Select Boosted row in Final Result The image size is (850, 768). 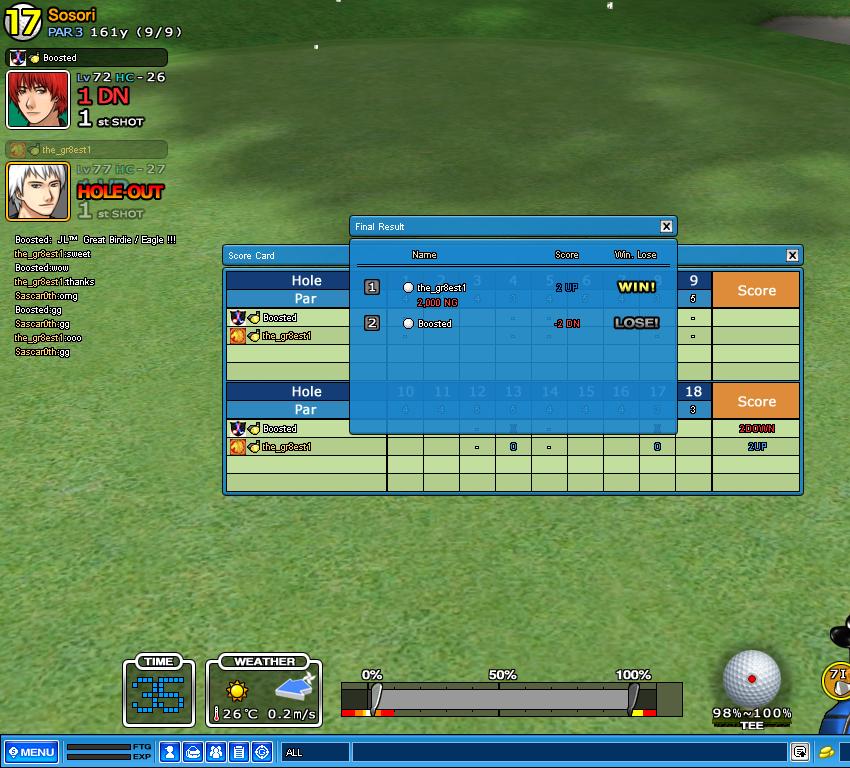point(512,324)
